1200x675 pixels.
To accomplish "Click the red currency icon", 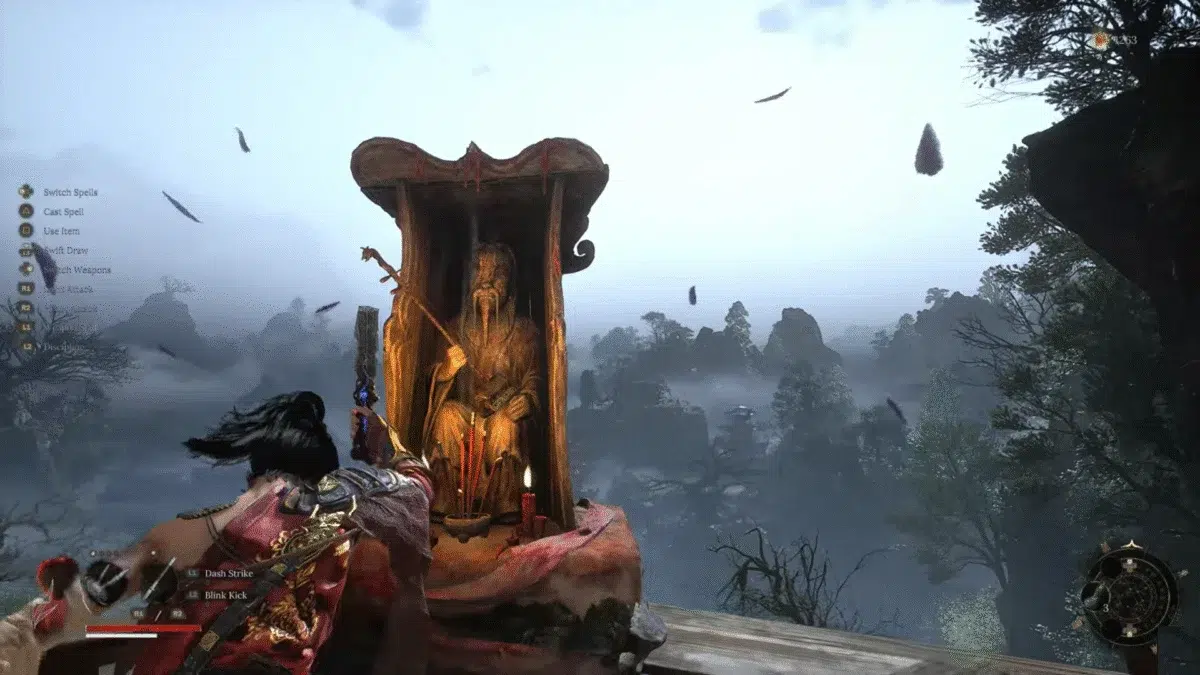I will (1101, 40).
